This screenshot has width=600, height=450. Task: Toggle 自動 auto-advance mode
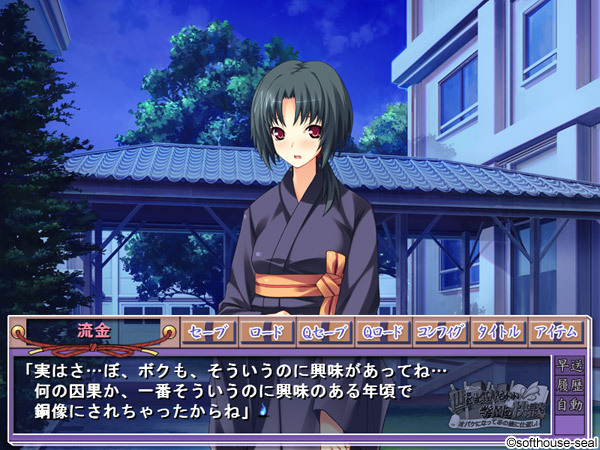click(569, 406)
